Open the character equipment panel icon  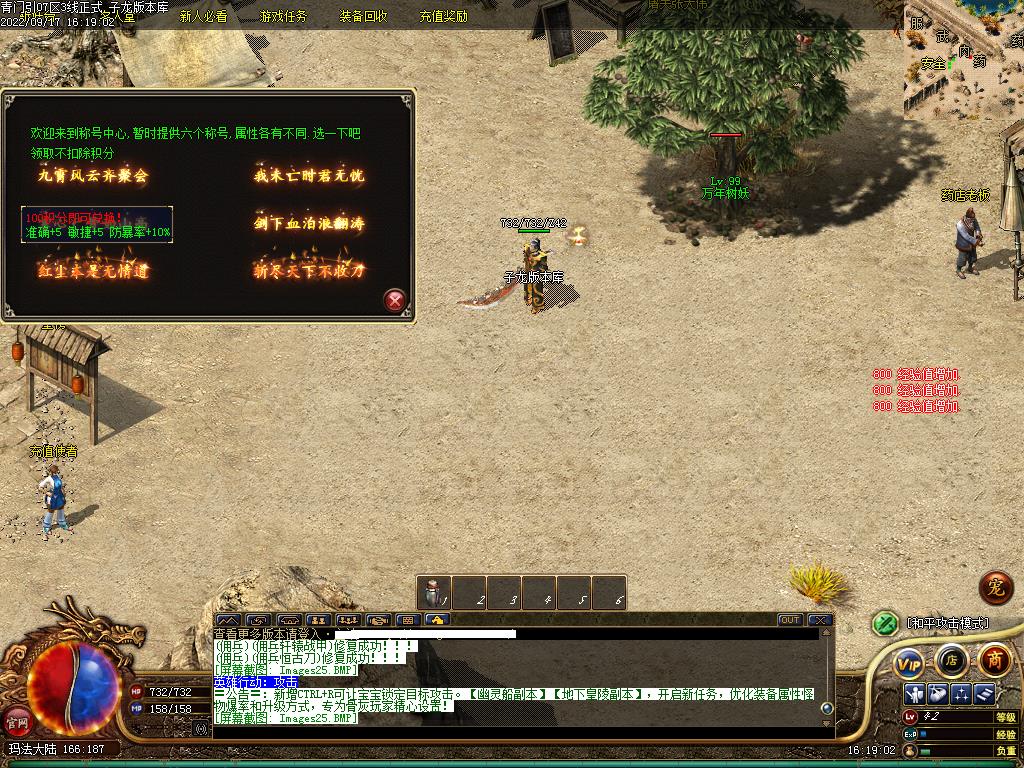(x=914, y=693)
